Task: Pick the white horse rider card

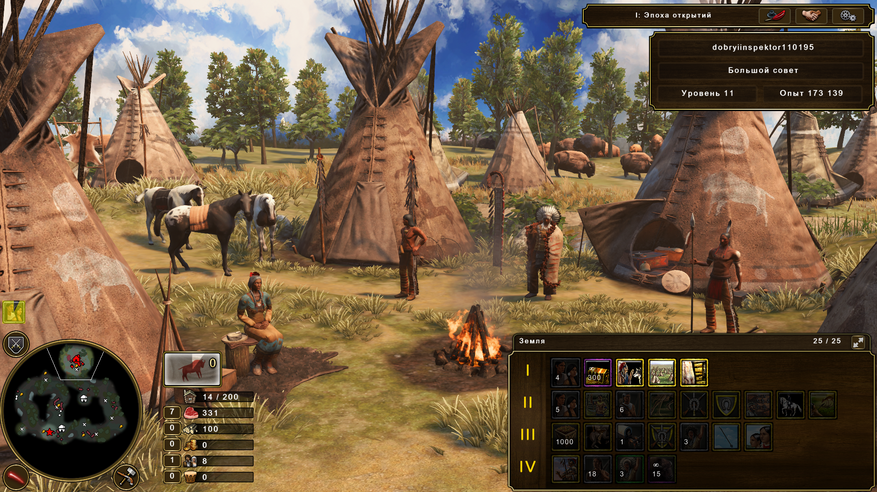Action: [791, 405]
